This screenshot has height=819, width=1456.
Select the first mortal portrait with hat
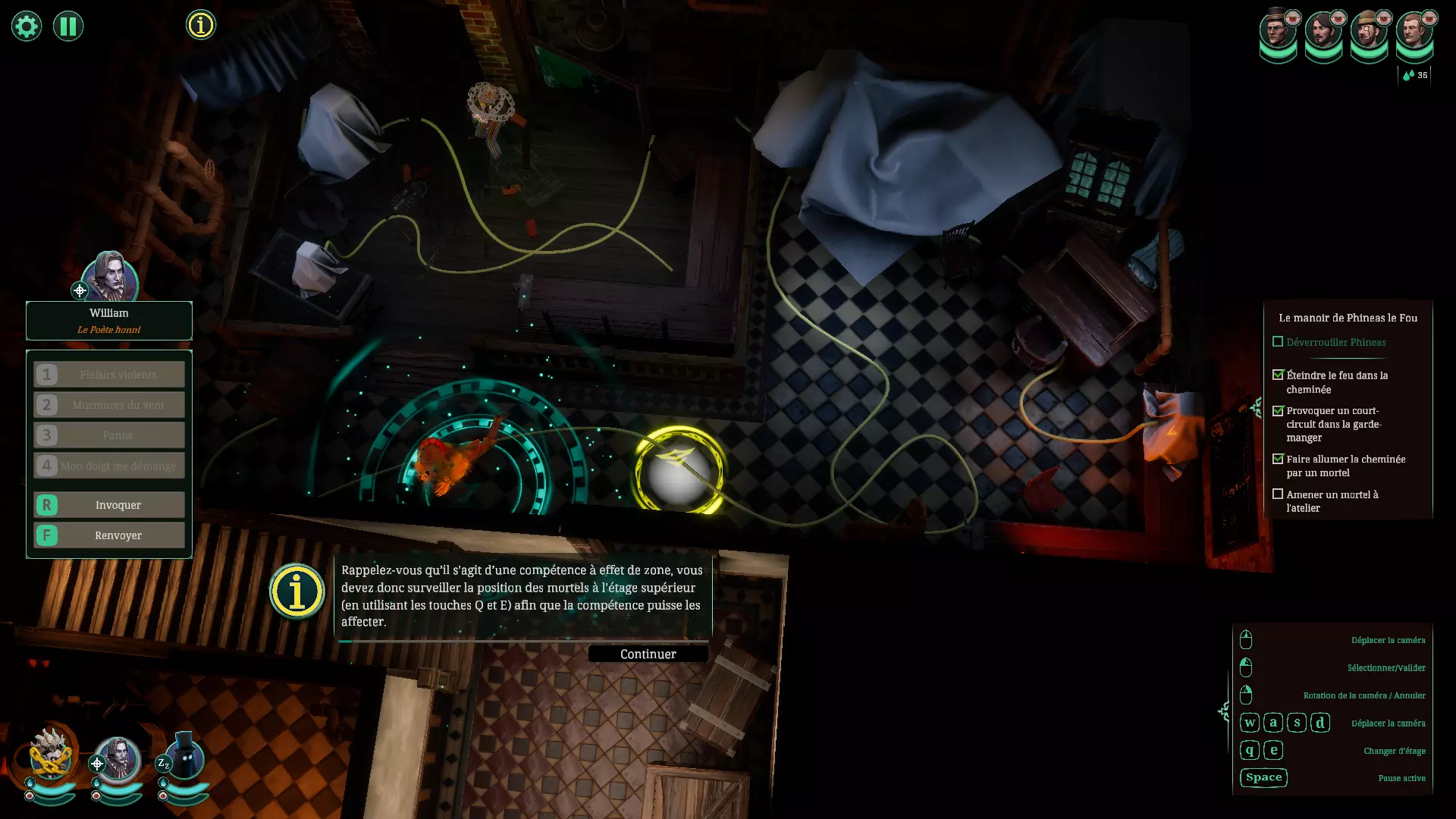pos(1277,32)
